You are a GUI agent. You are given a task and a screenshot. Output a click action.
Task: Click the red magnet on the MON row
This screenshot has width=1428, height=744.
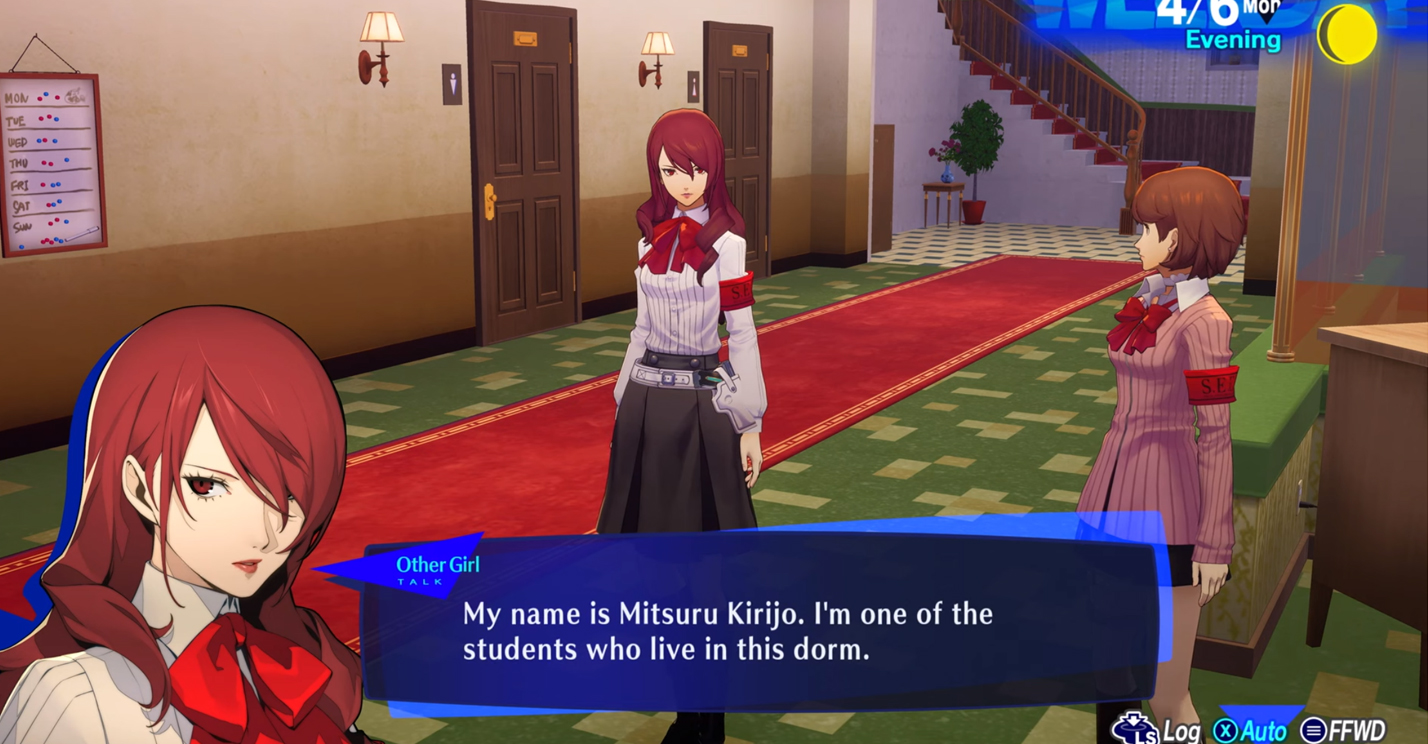pos(40,98)
